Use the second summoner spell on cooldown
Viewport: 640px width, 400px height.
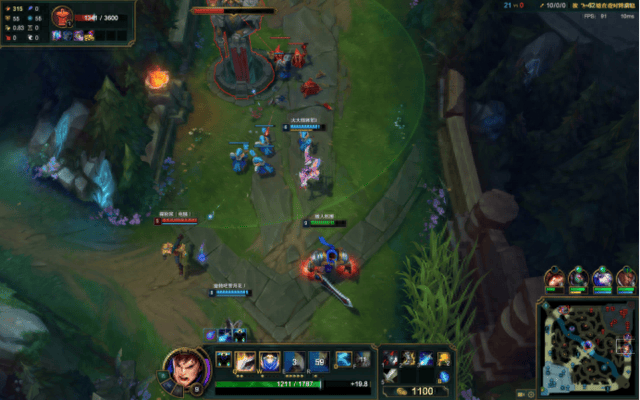pyautogui.click(x=360, y=359)
